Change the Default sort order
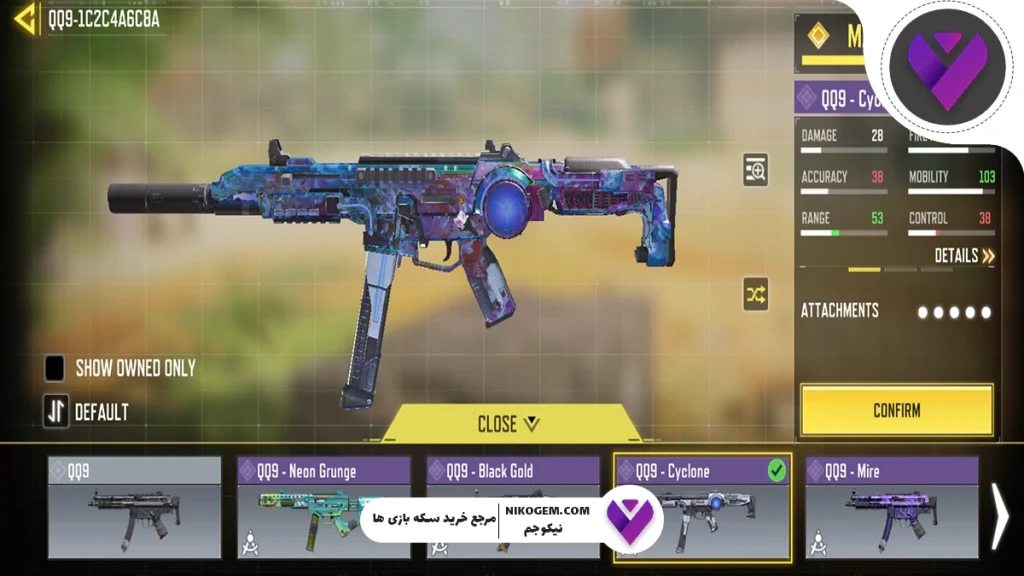Image resolution: width=1024 pixels, height=576 pixels. pos(57,411)
